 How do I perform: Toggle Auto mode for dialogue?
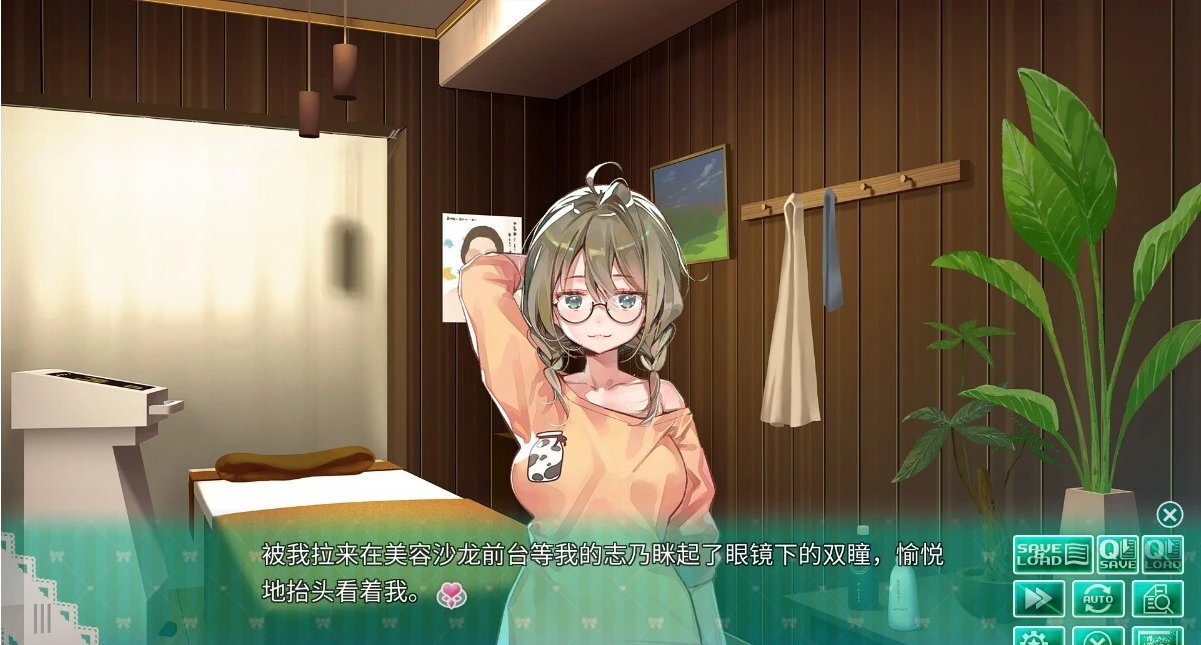(1098, 598)
